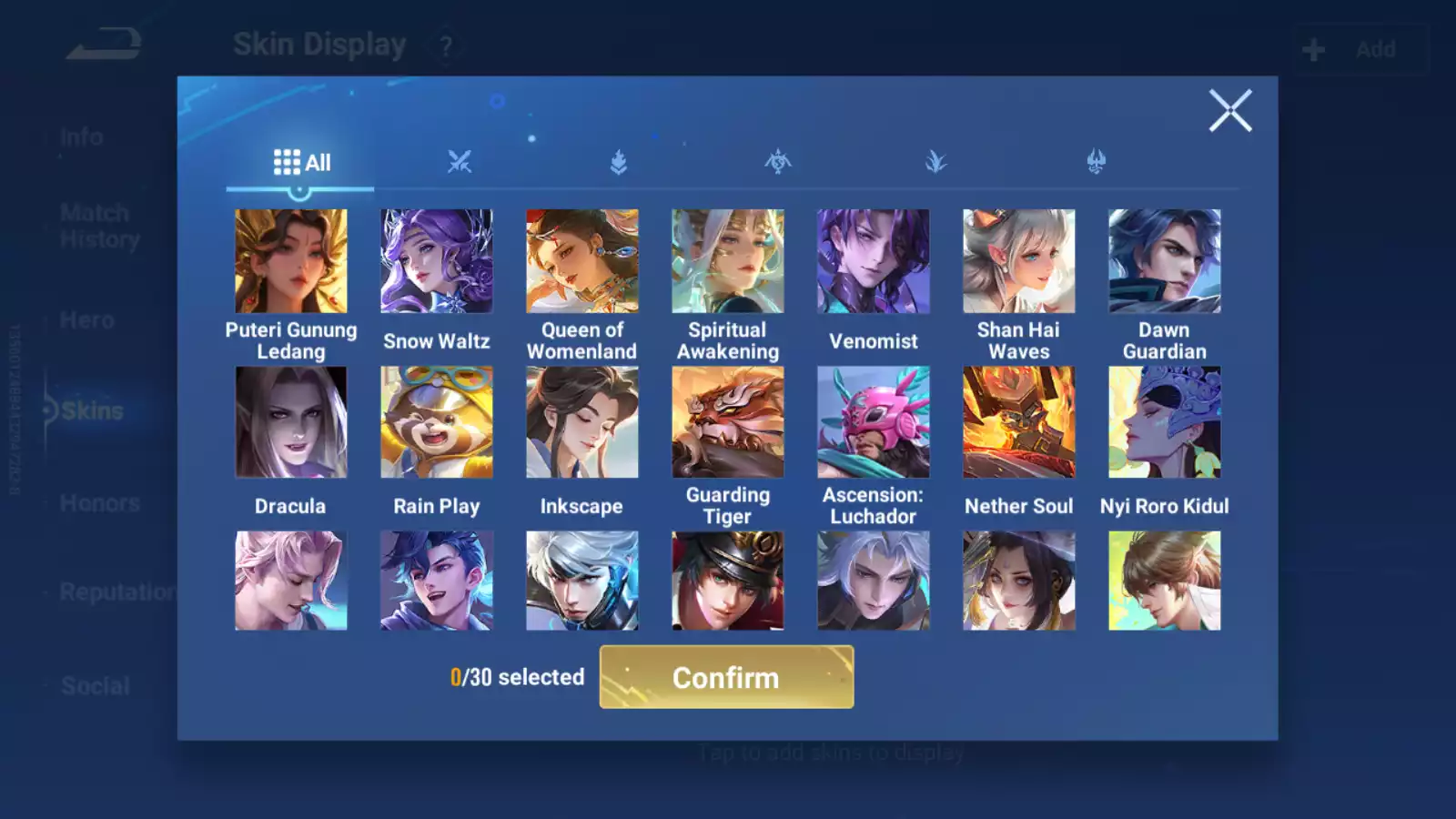
Task: Select the Shan Hai Waves skin
Action: [1019, 262]
